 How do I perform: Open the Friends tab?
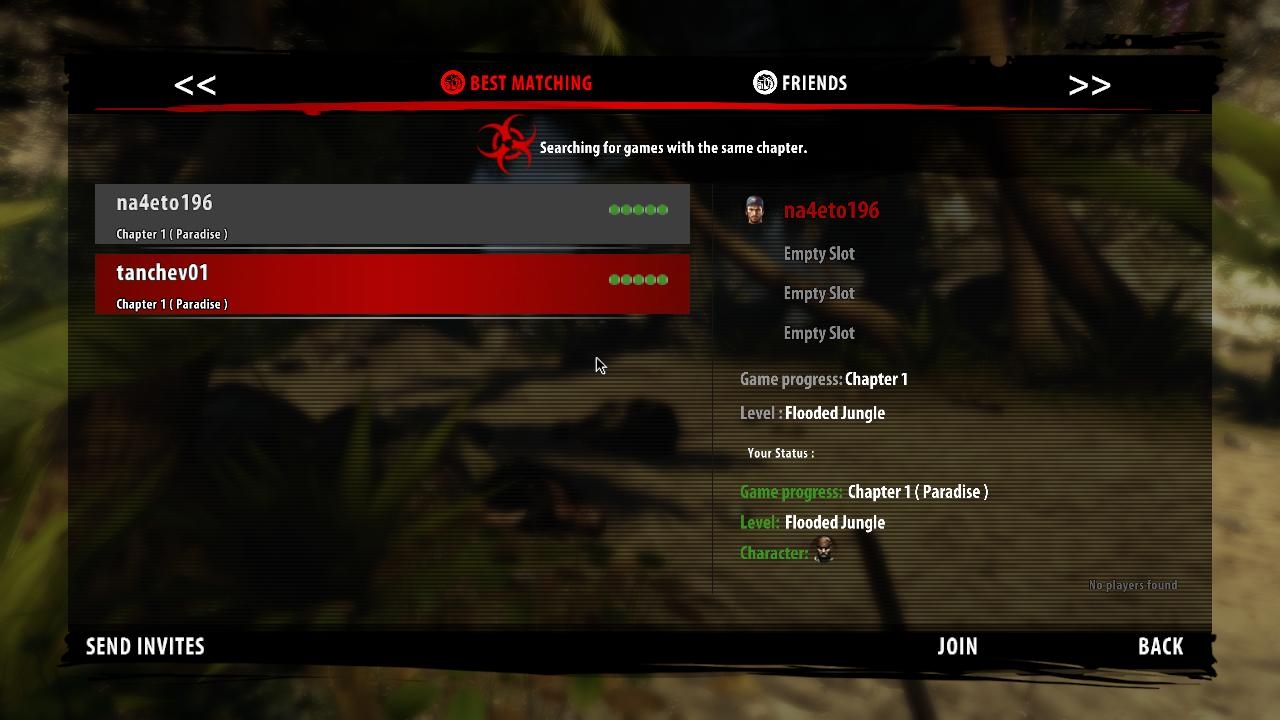coord(800,83)
